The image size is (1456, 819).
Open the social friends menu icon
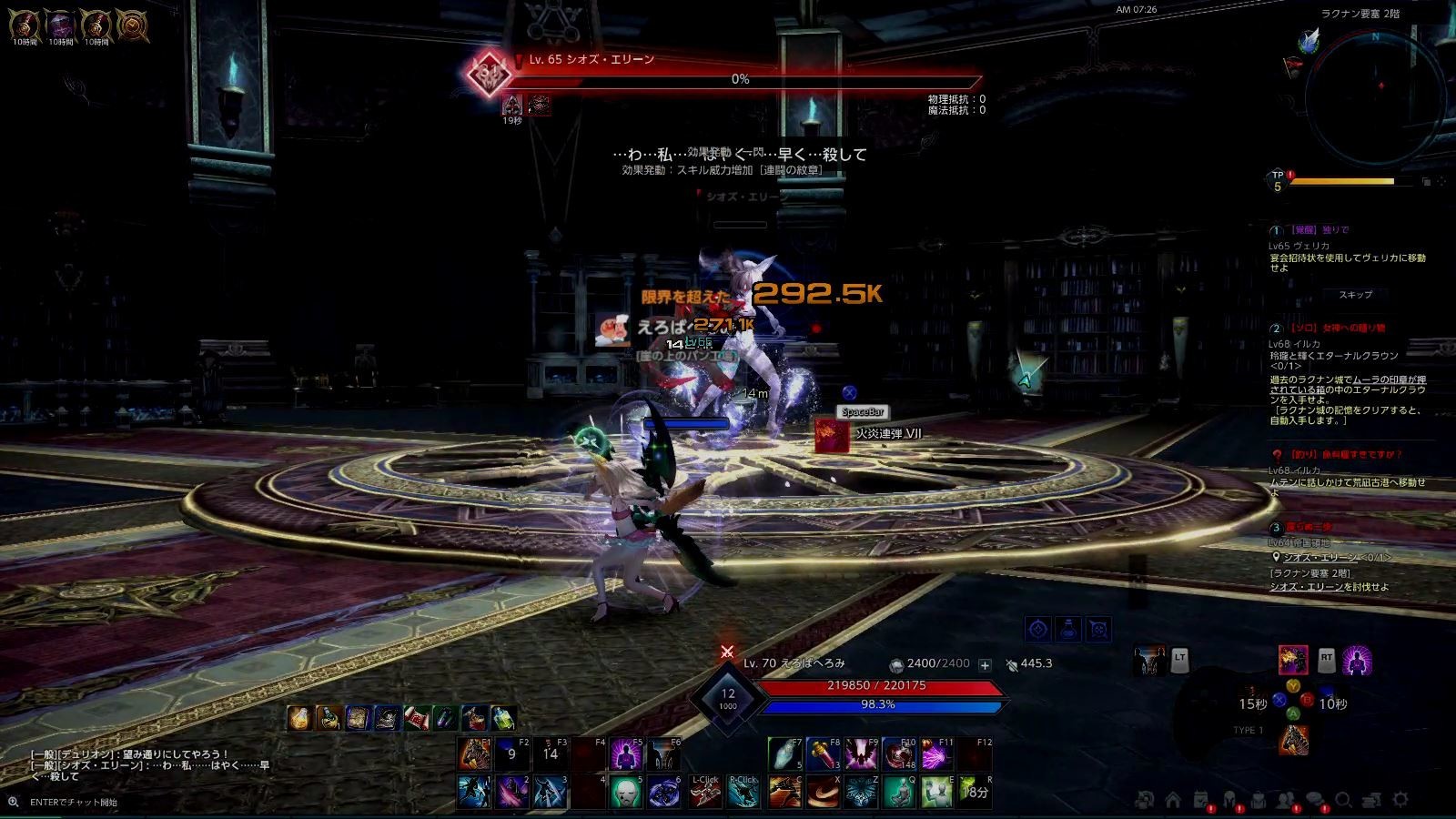[x=1285, y=798]
